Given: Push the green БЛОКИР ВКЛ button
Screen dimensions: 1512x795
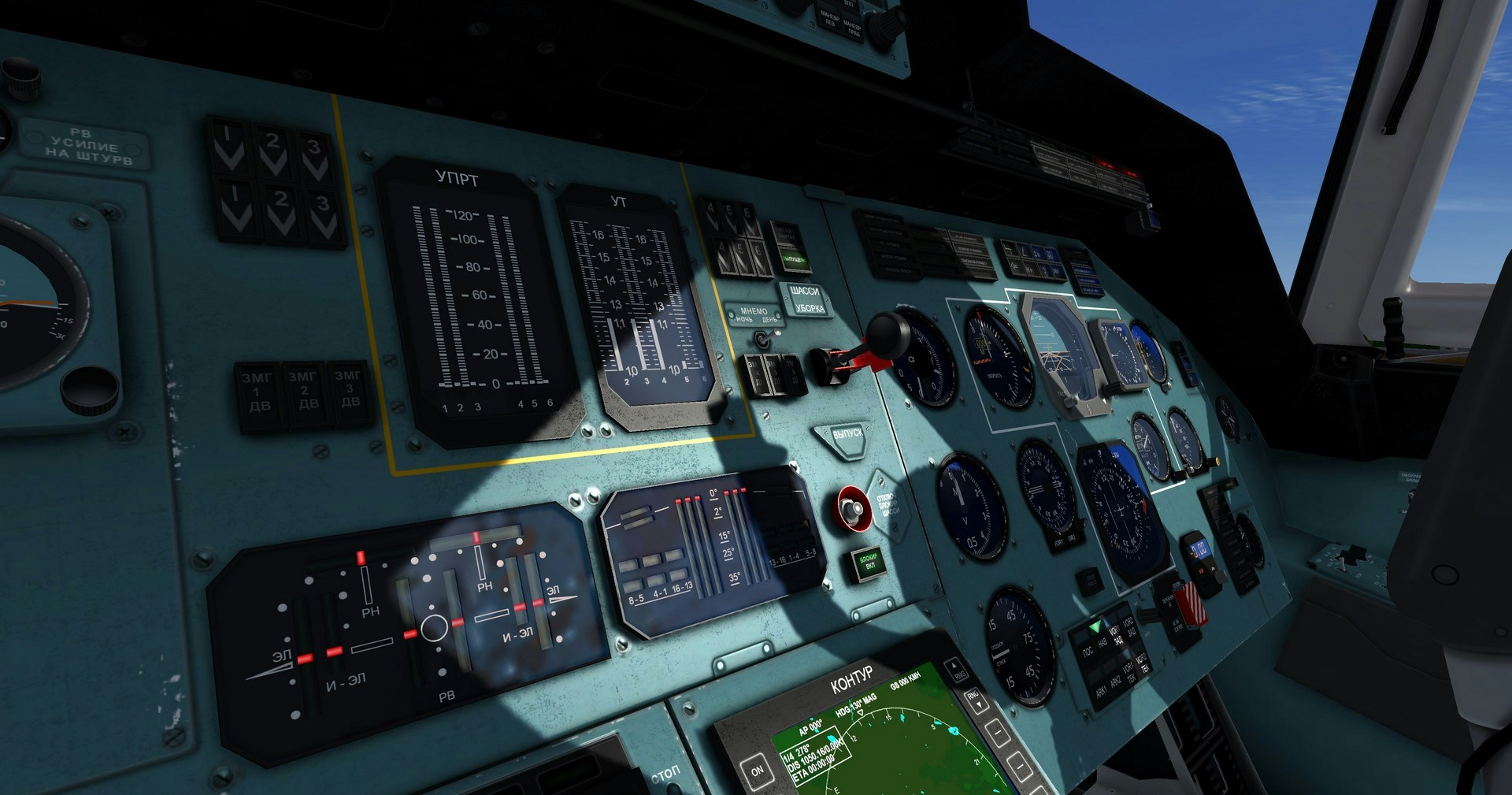Looking at the screenshot, I should coord(868,562).
